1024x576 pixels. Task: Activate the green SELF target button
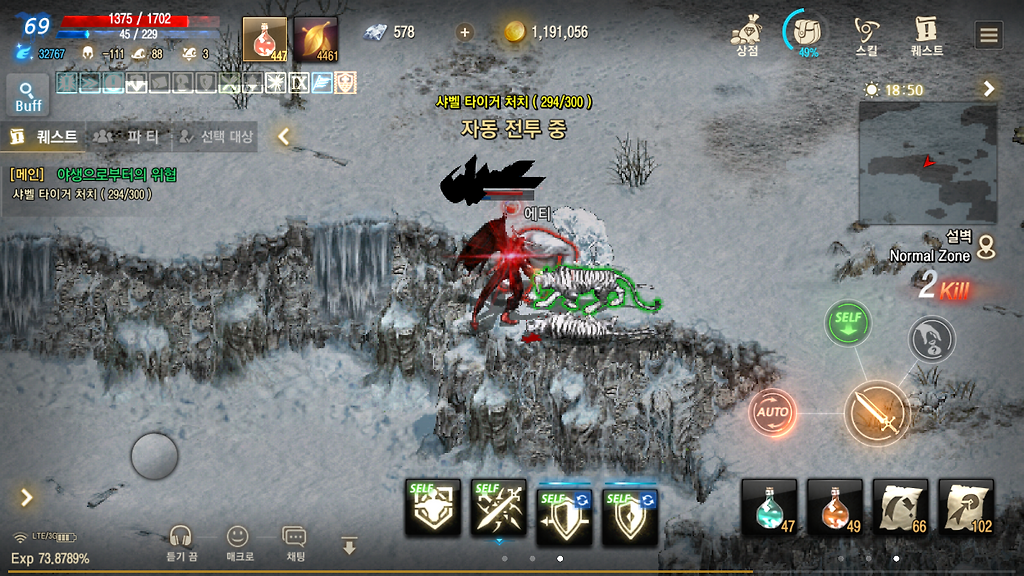coord(848,324)
